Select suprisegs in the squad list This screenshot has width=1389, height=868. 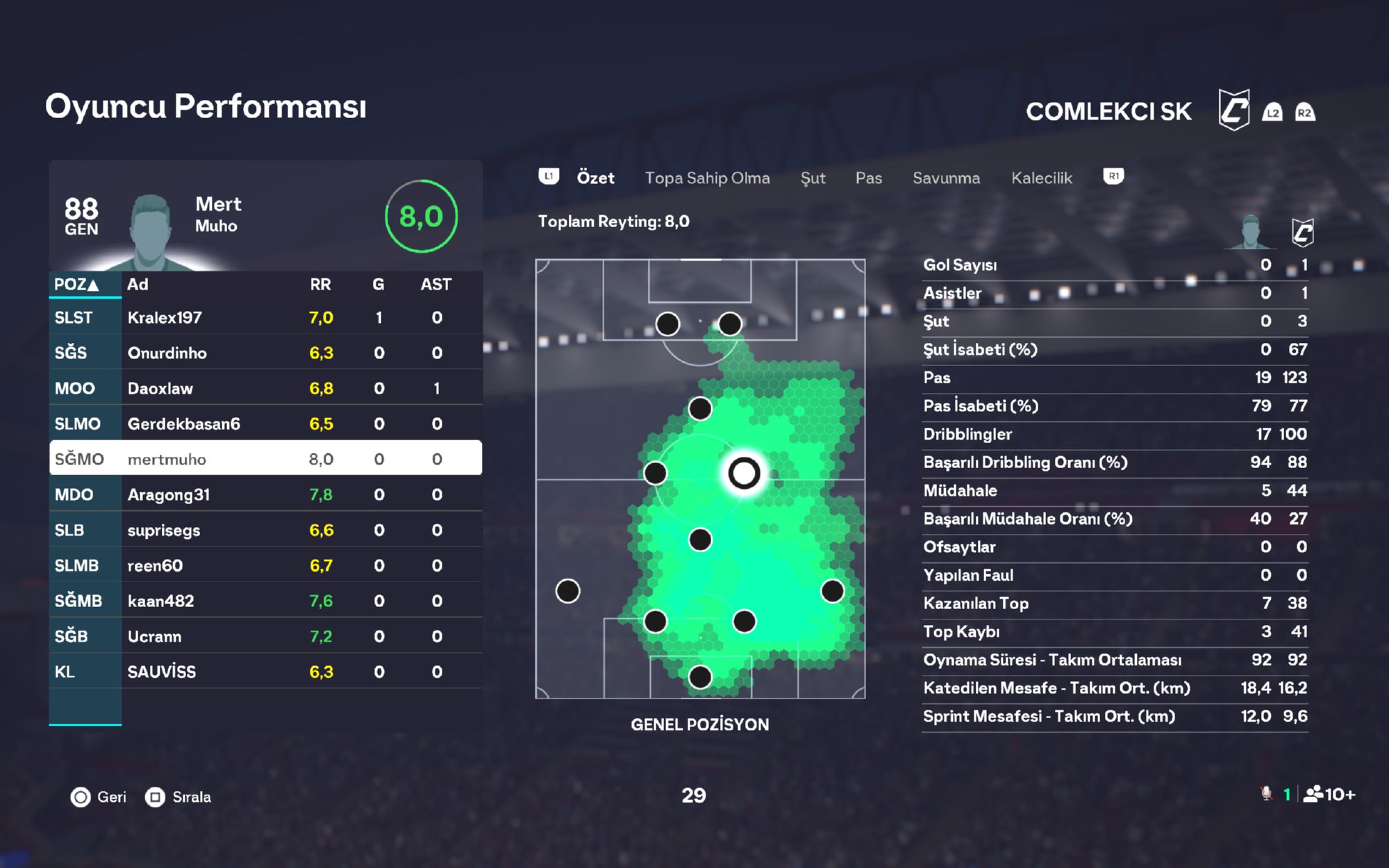pyautogui.click(x=265, y=531)
